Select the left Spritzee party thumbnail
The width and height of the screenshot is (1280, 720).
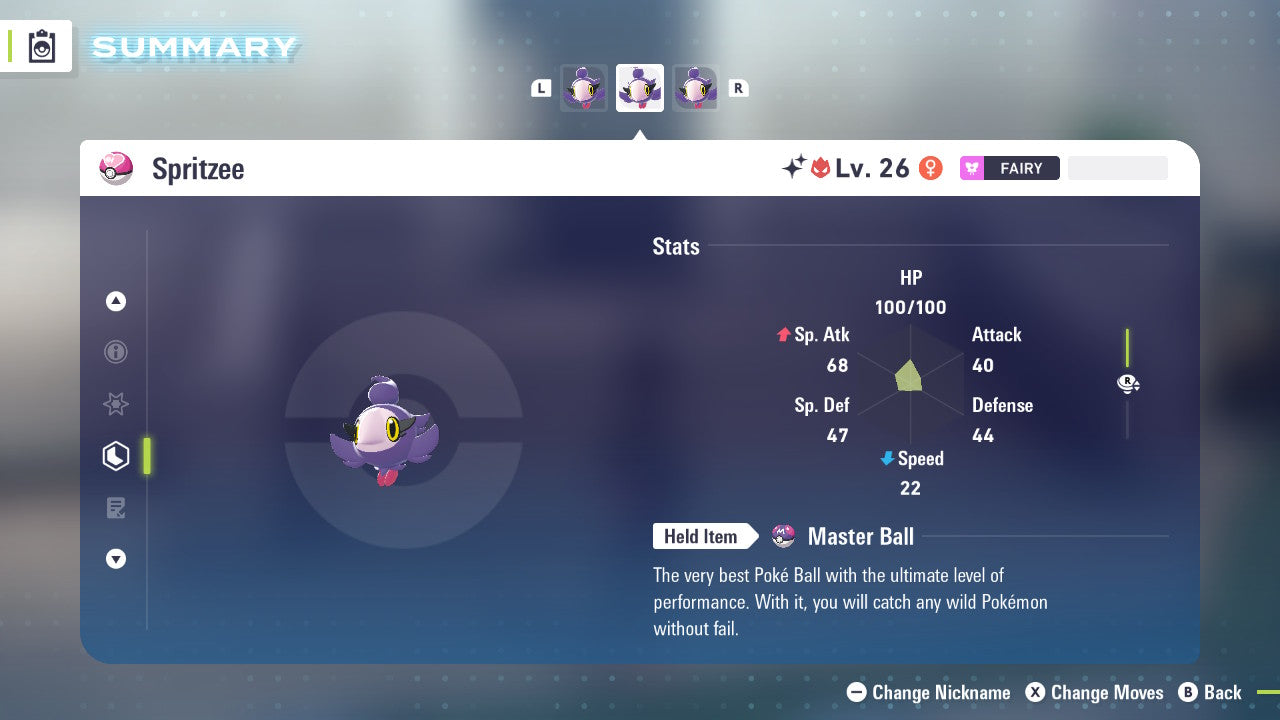583,88
